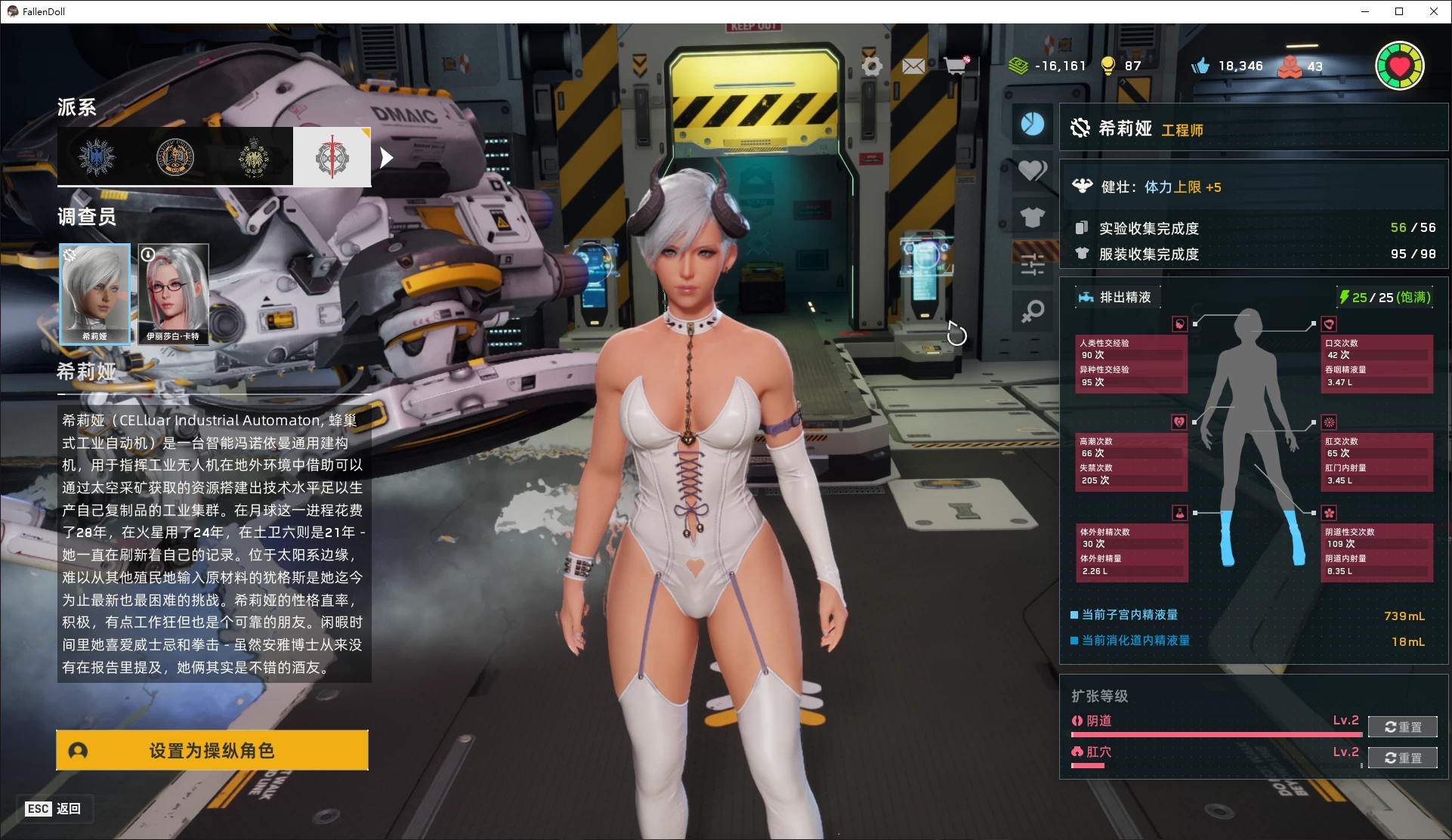Switch to the pie chart statistics tab
This screenshot has height=840, width=1452.
pos(1032,124)
